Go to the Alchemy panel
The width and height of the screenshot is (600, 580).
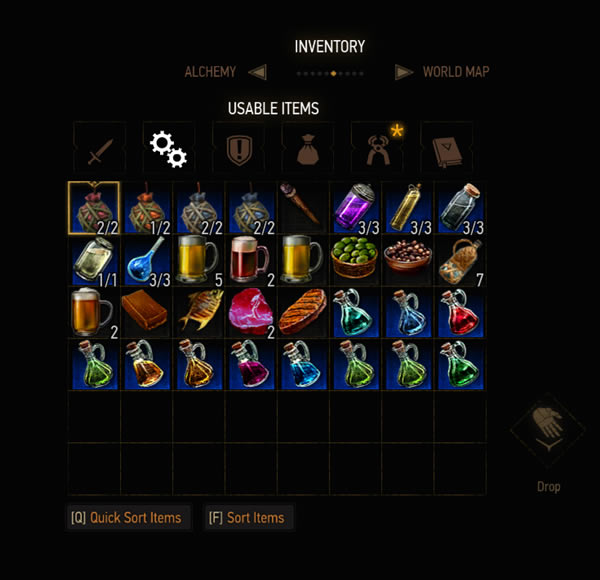click(211, 72)
